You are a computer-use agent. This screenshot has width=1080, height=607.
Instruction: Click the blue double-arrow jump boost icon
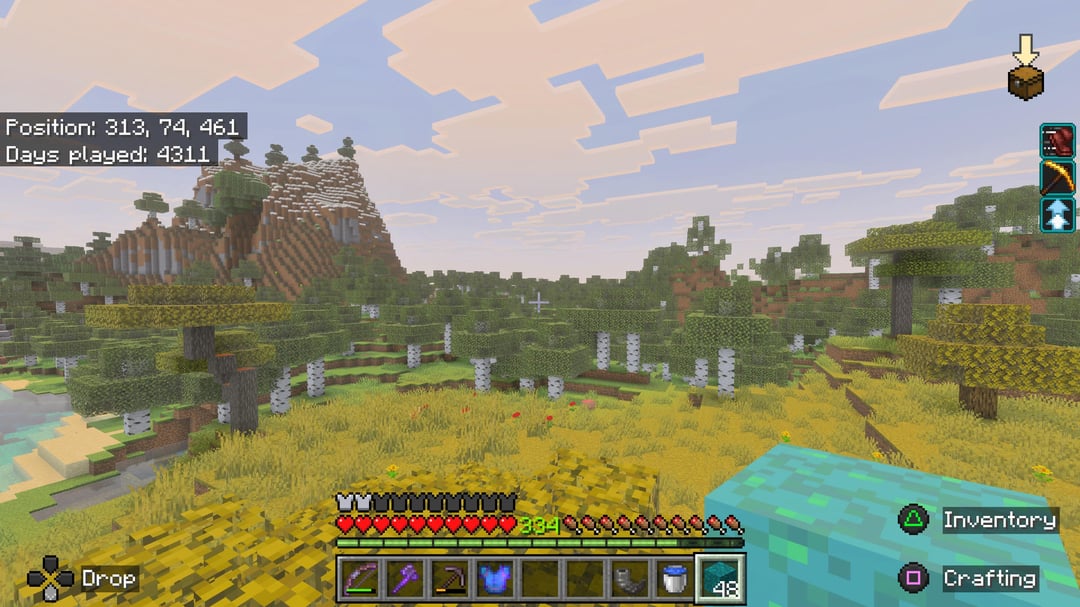(1057, 214)
